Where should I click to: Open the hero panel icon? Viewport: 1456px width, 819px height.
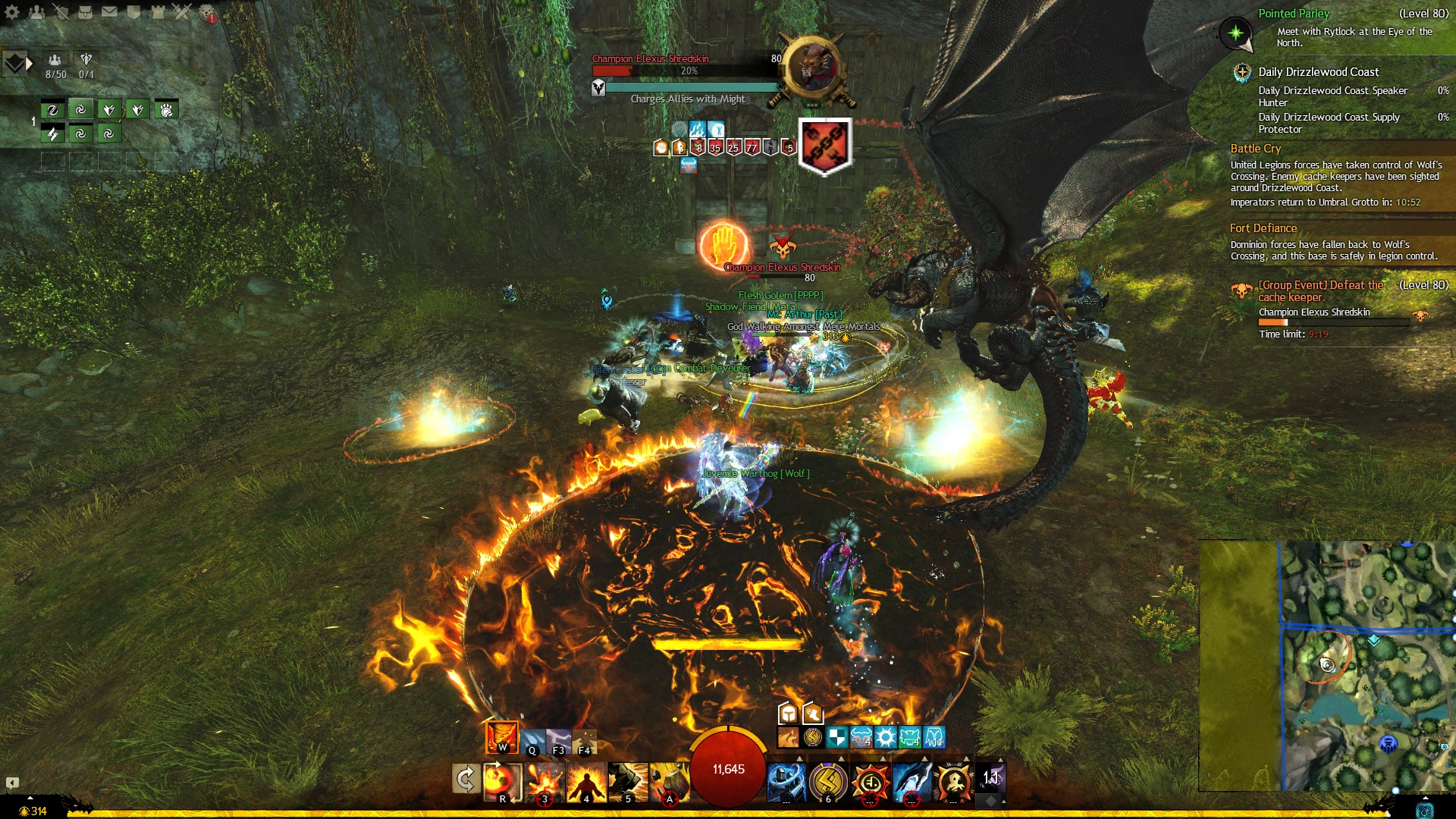point(61,11)
